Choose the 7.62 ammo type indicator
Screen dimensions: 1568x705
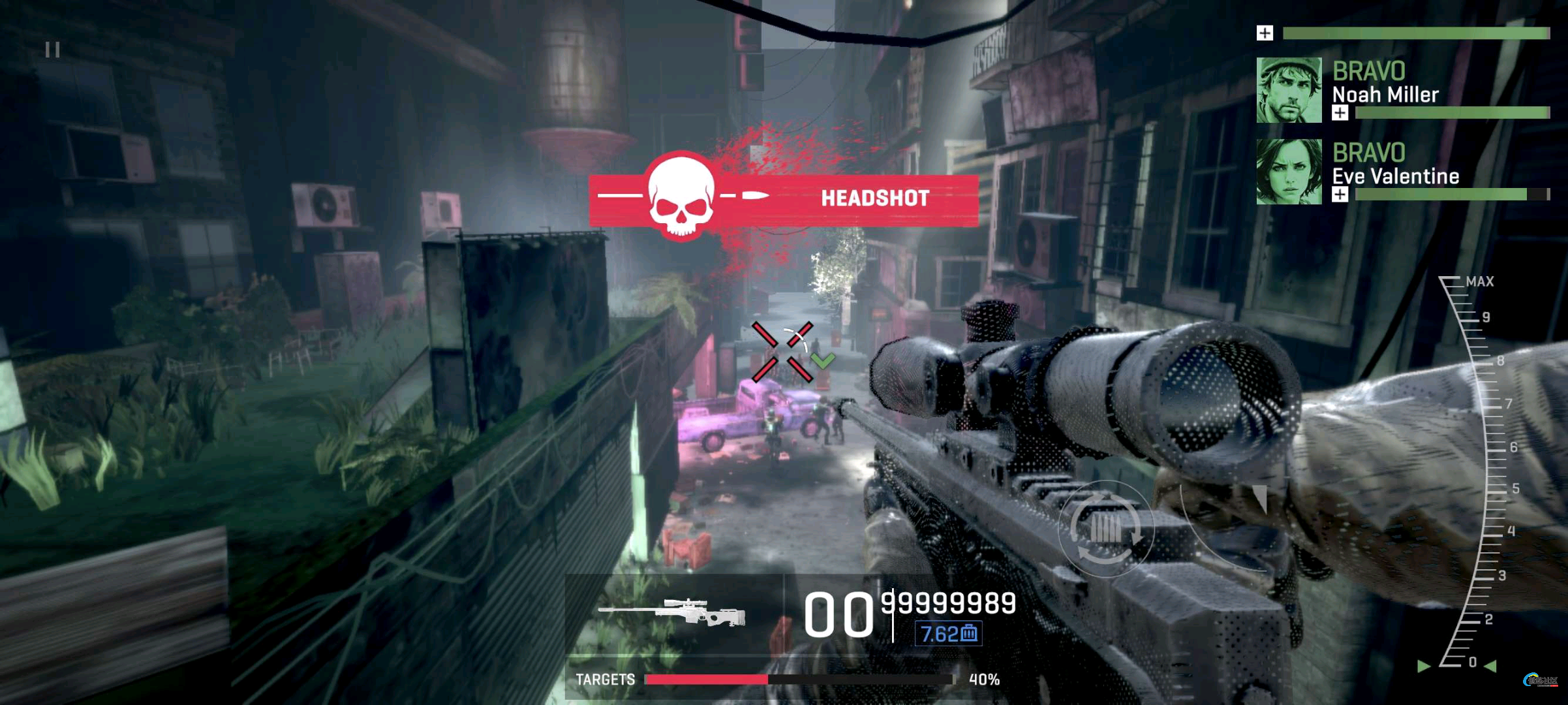pyautogui.click(x=949, y=633)
